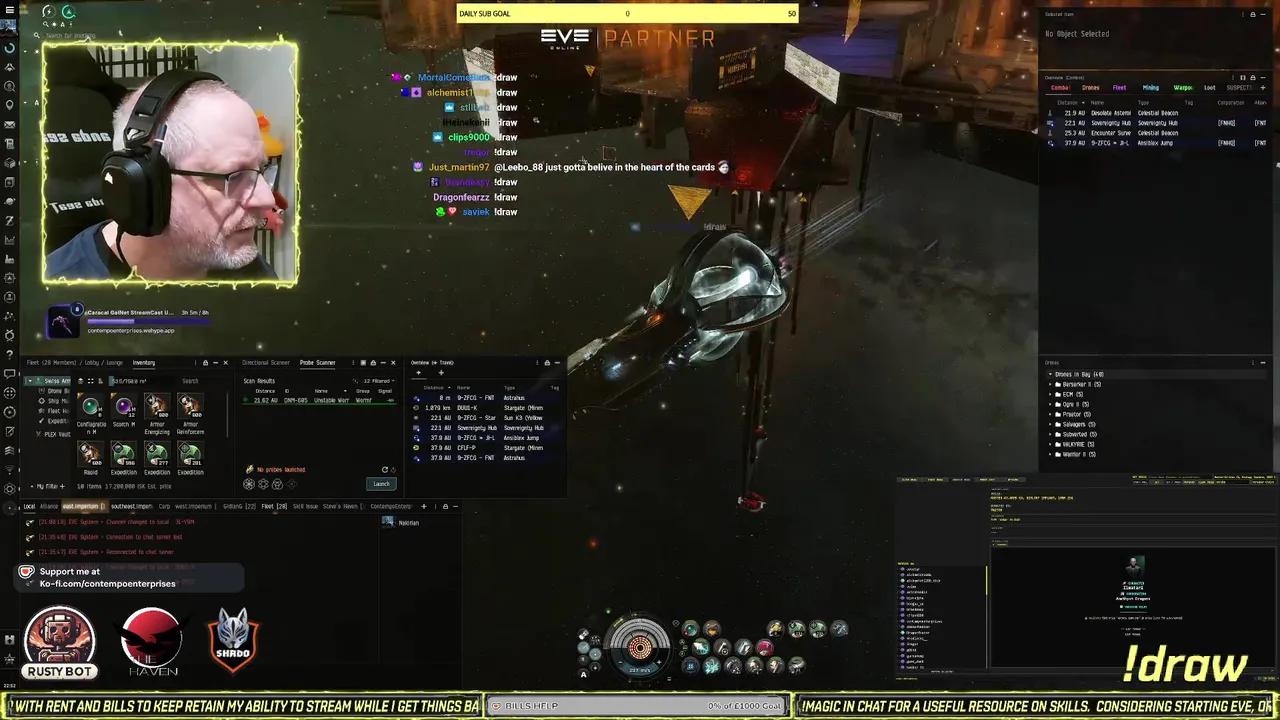1280x720 pixels.
Task: Select the Scotch M ammo icon in the Inventory
Action: [x=124, y=408]
